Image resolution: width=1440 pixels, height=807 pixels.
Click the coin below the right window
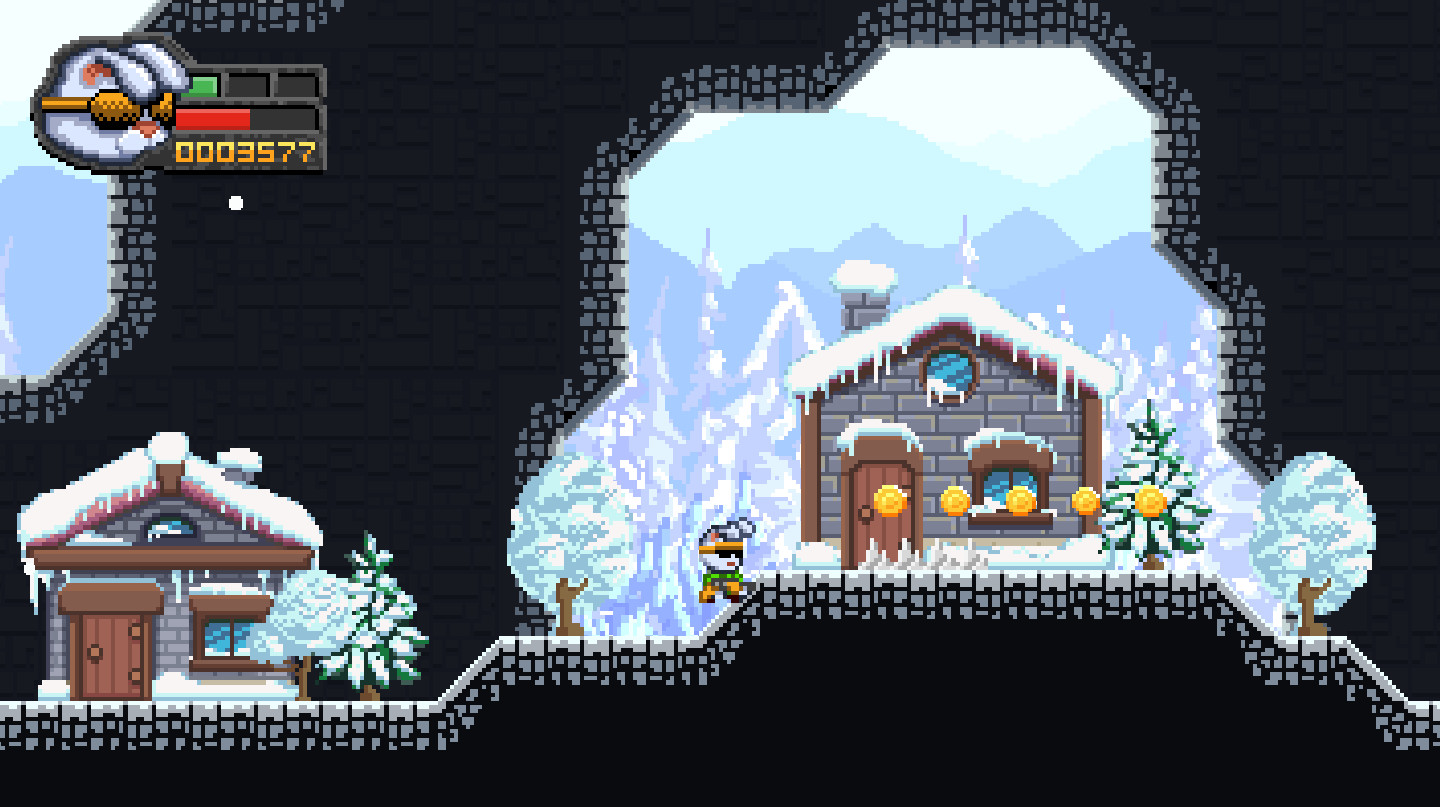pos(1020,500)
